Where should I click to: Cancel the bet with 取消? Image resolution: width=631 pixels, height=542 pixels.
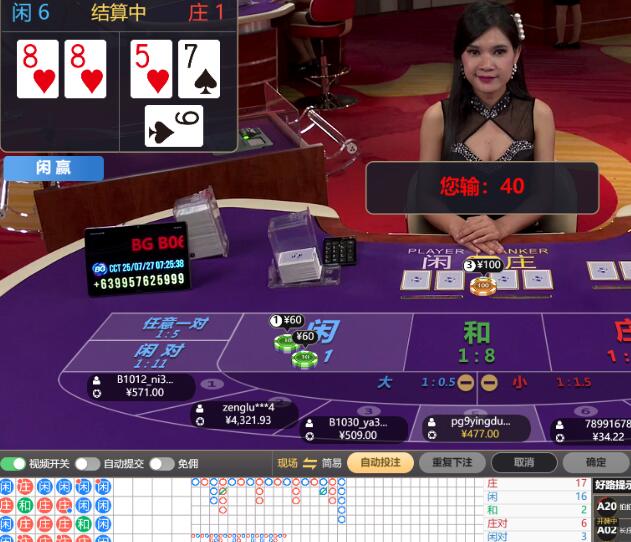(x=523, y=463)
